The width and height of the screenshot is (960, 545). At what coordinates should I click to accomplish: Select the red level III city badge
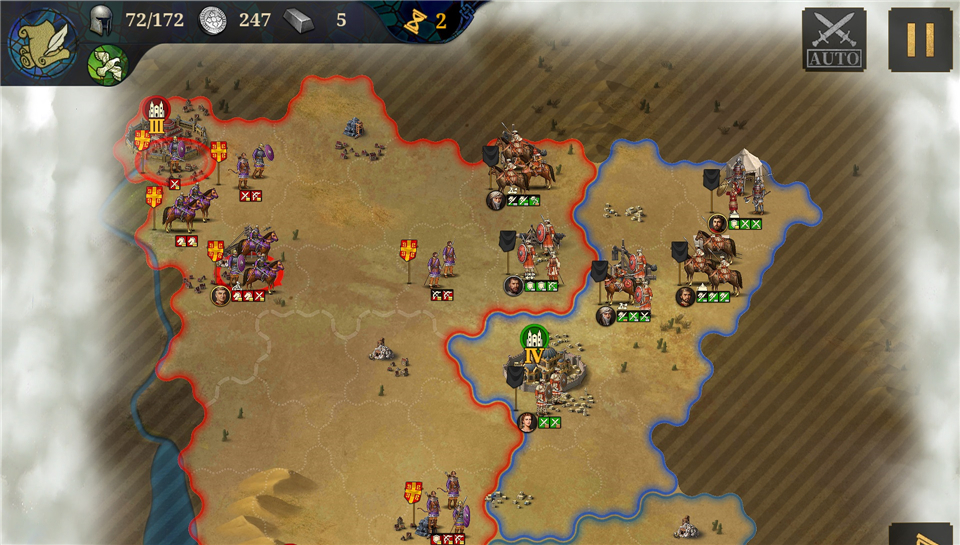156,112
